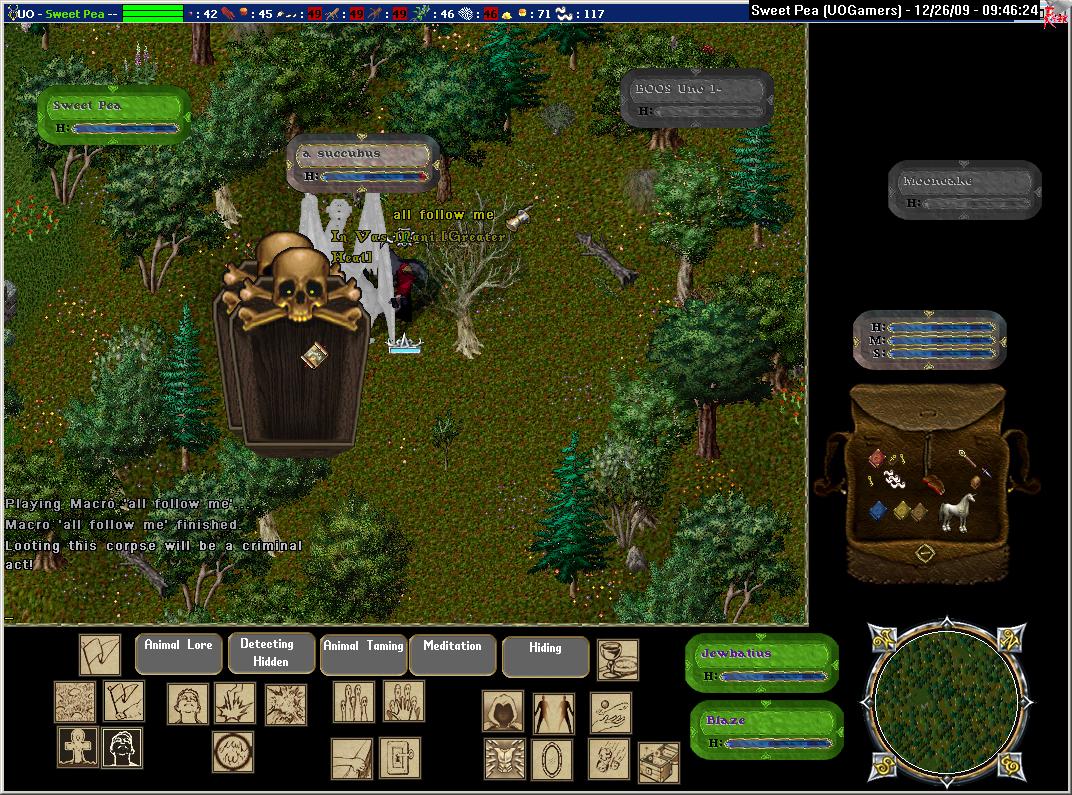The height and width of the screenshot is (795, 1072).
Task: Click the succubus target health bar
Action: (364, 164)
